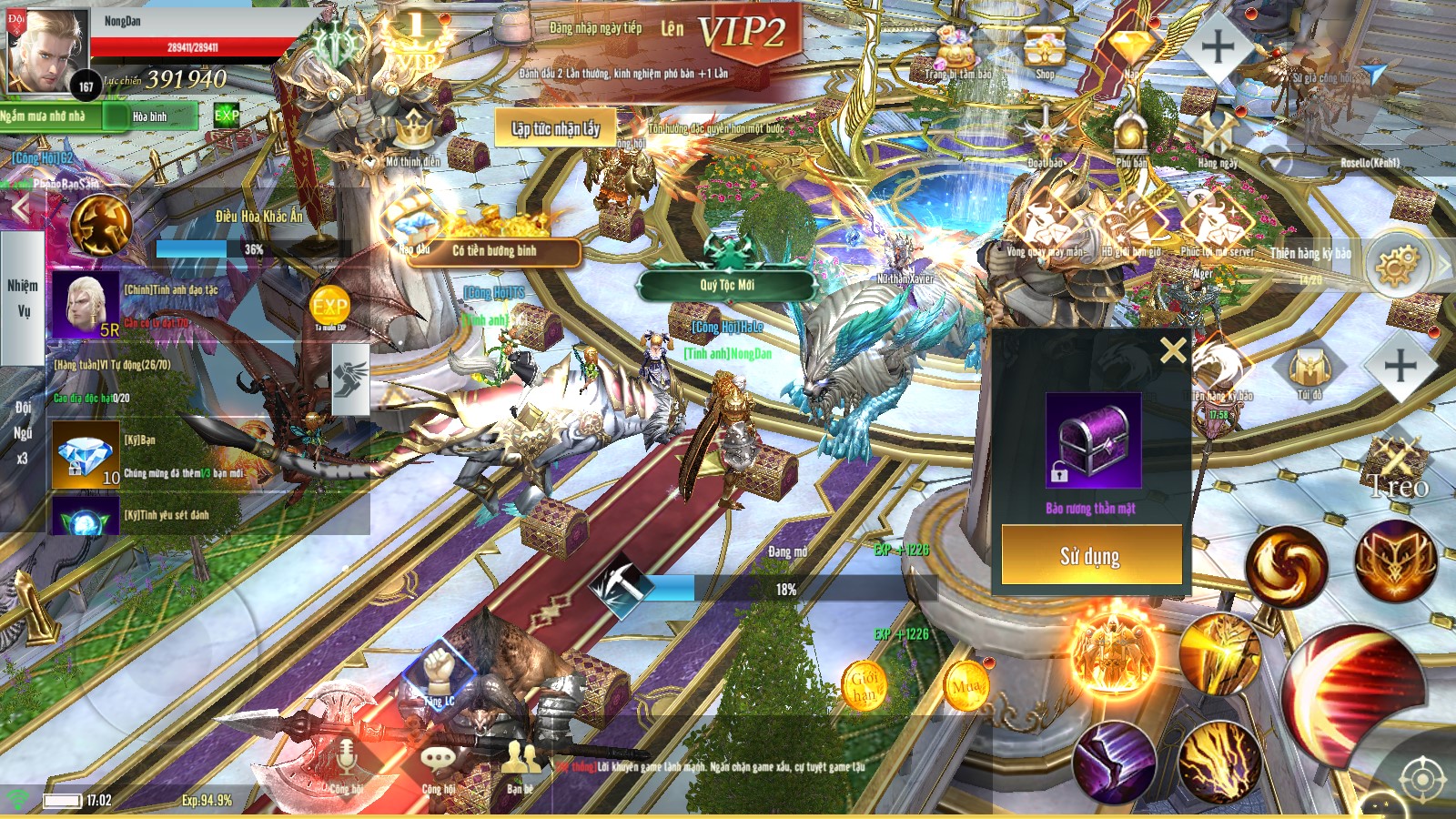Claim reward via Lập tức nhận lấy button
The image size is (1456, 819).
pos(557,129)
